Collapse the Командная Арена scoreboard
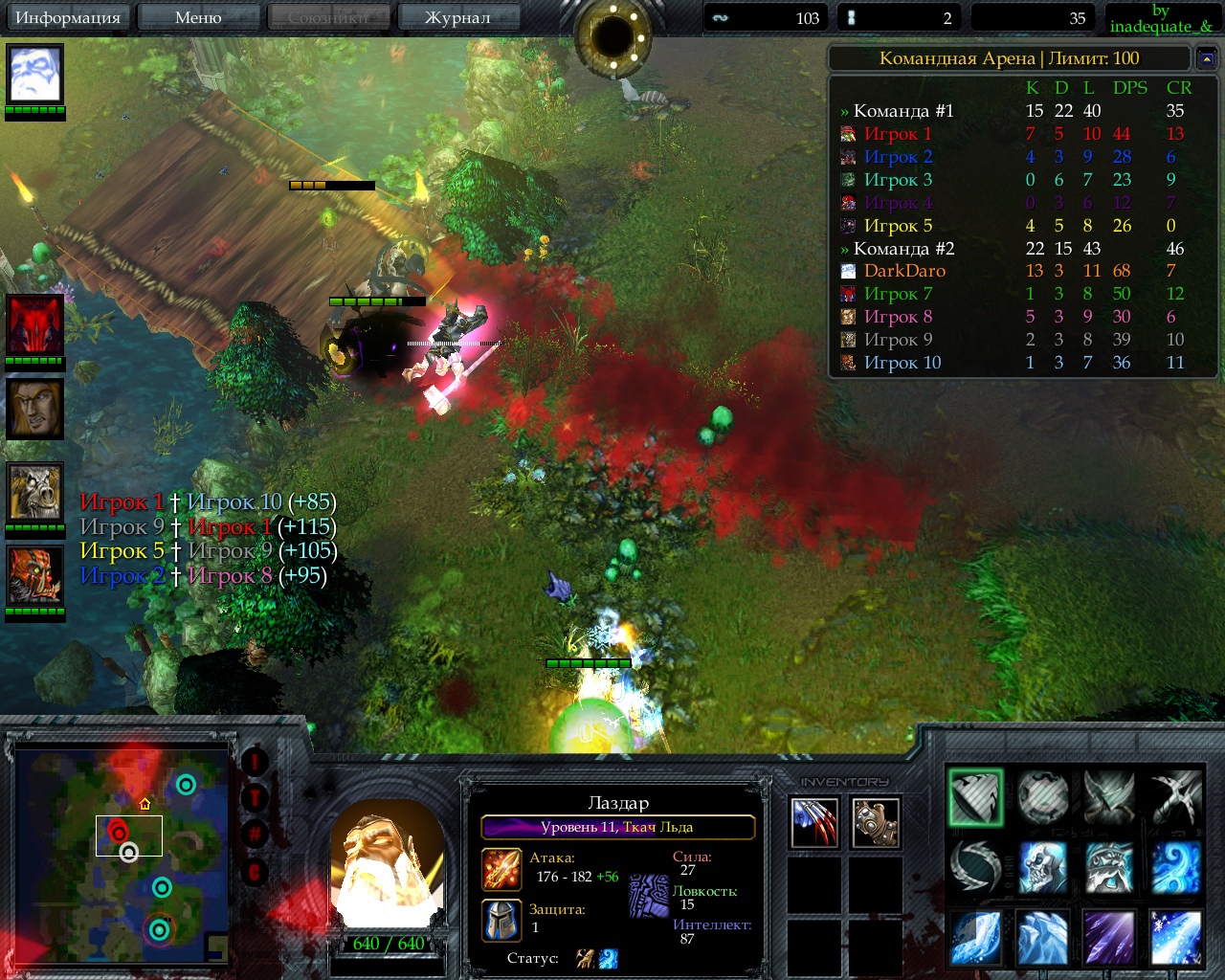 pos(1207,59)
